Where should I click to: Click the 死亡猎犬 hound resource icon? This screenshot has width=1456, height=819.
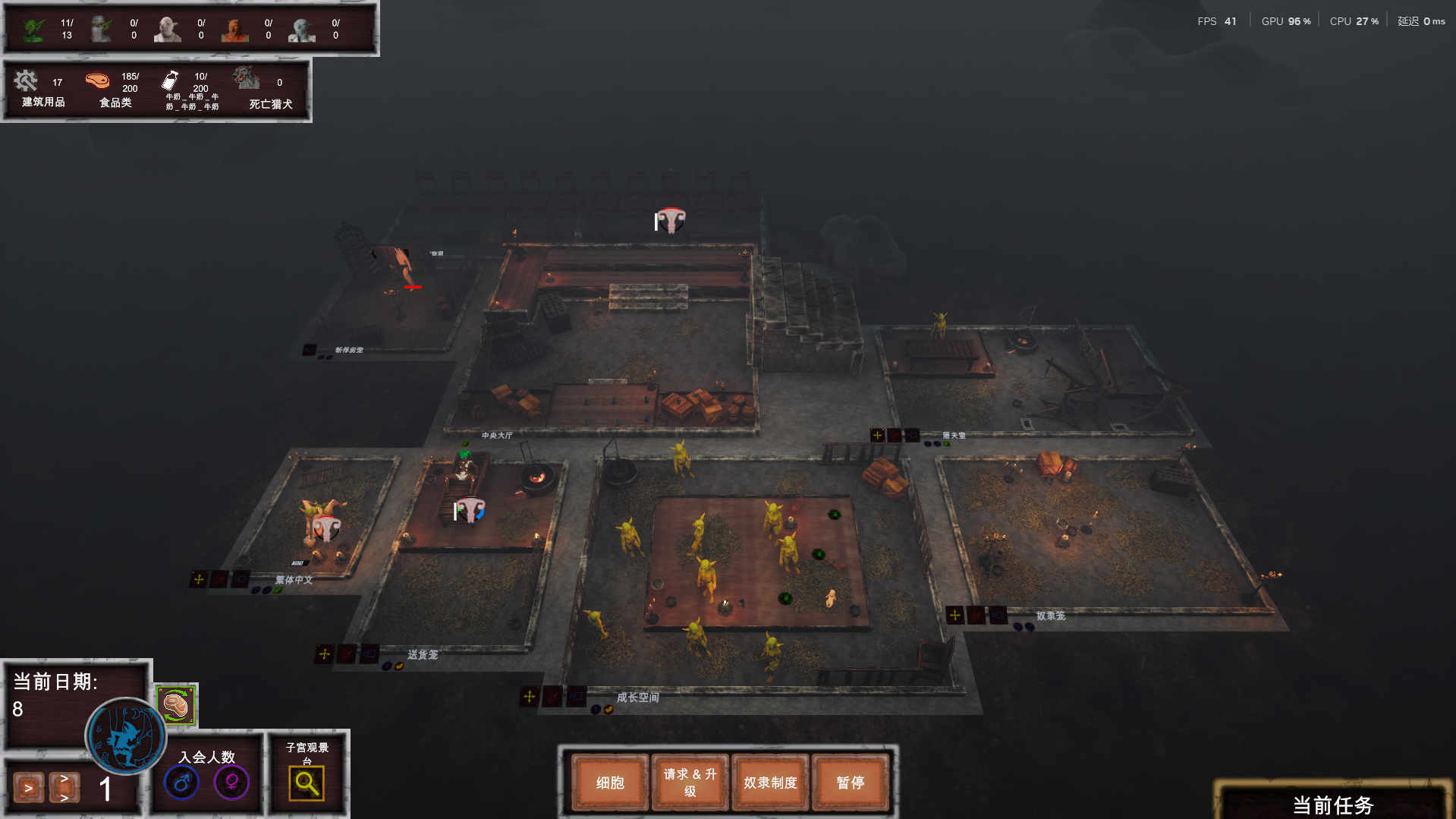coord(246,78)
